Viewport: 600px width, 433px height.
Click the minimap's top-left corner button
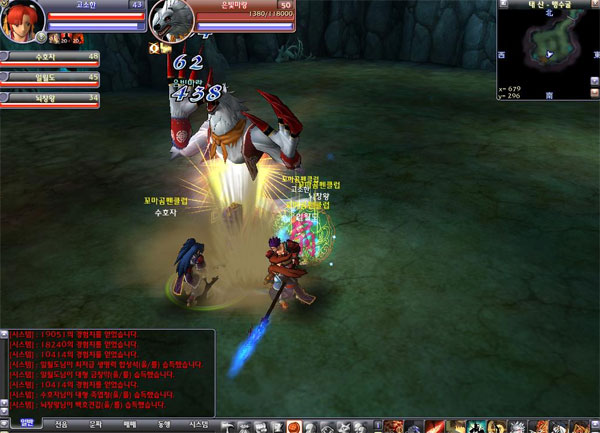pos(502,5)
